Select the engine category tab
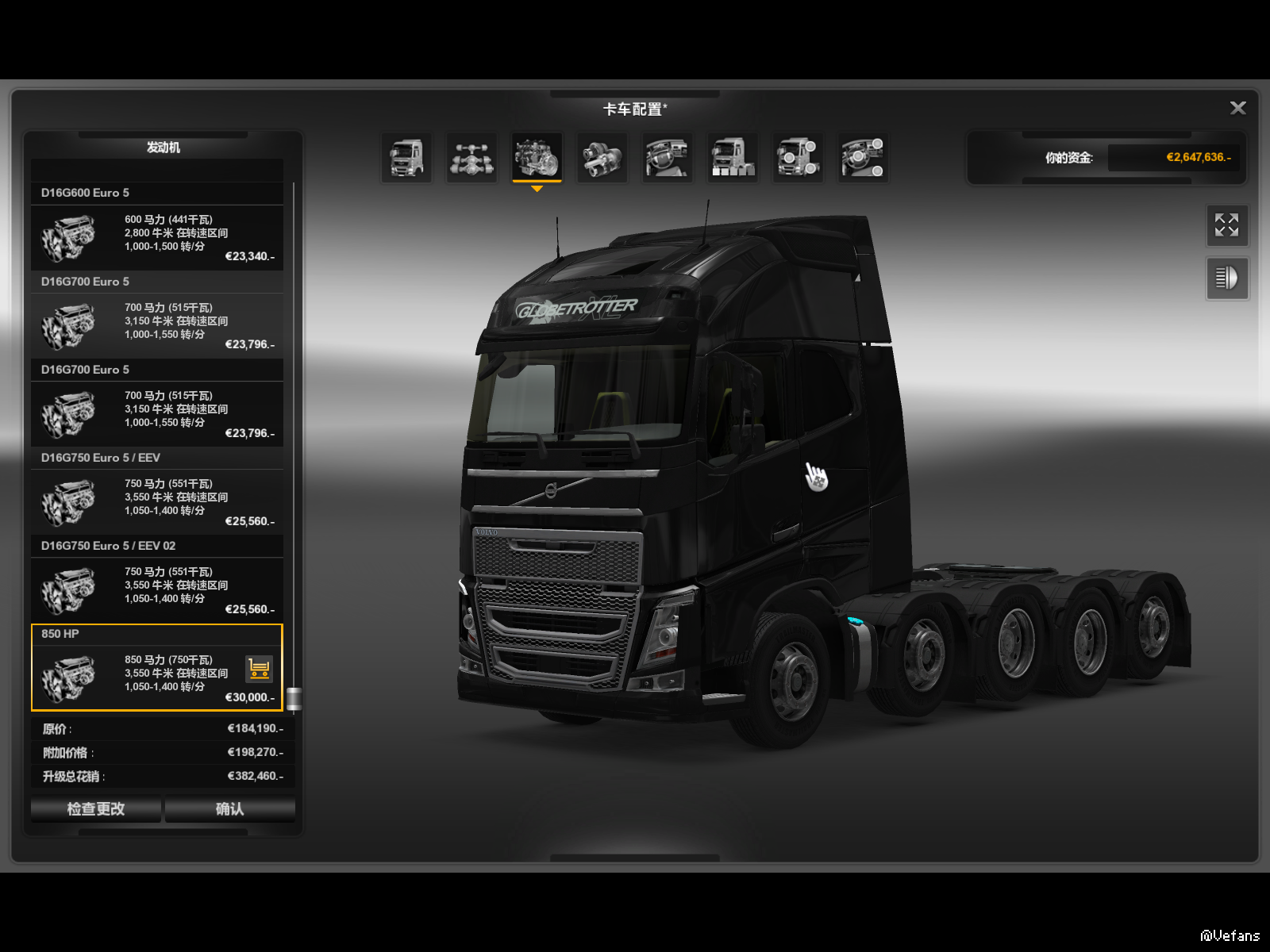The width and height of the screenshot is (1270, 952). (x=537, y=157)
